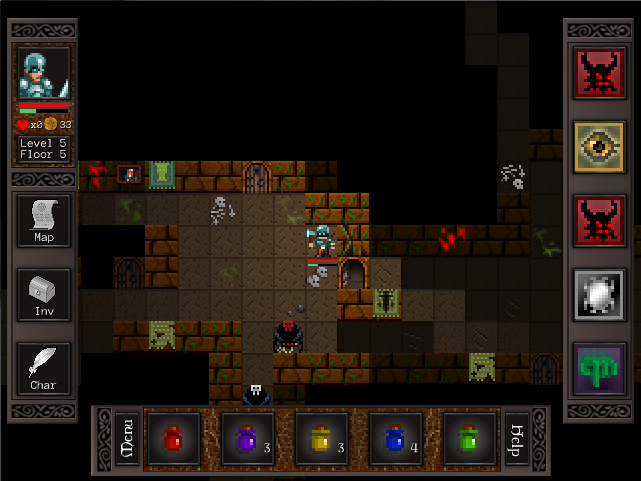Click the Help button
Screen dimensions: 641x481
517,438
